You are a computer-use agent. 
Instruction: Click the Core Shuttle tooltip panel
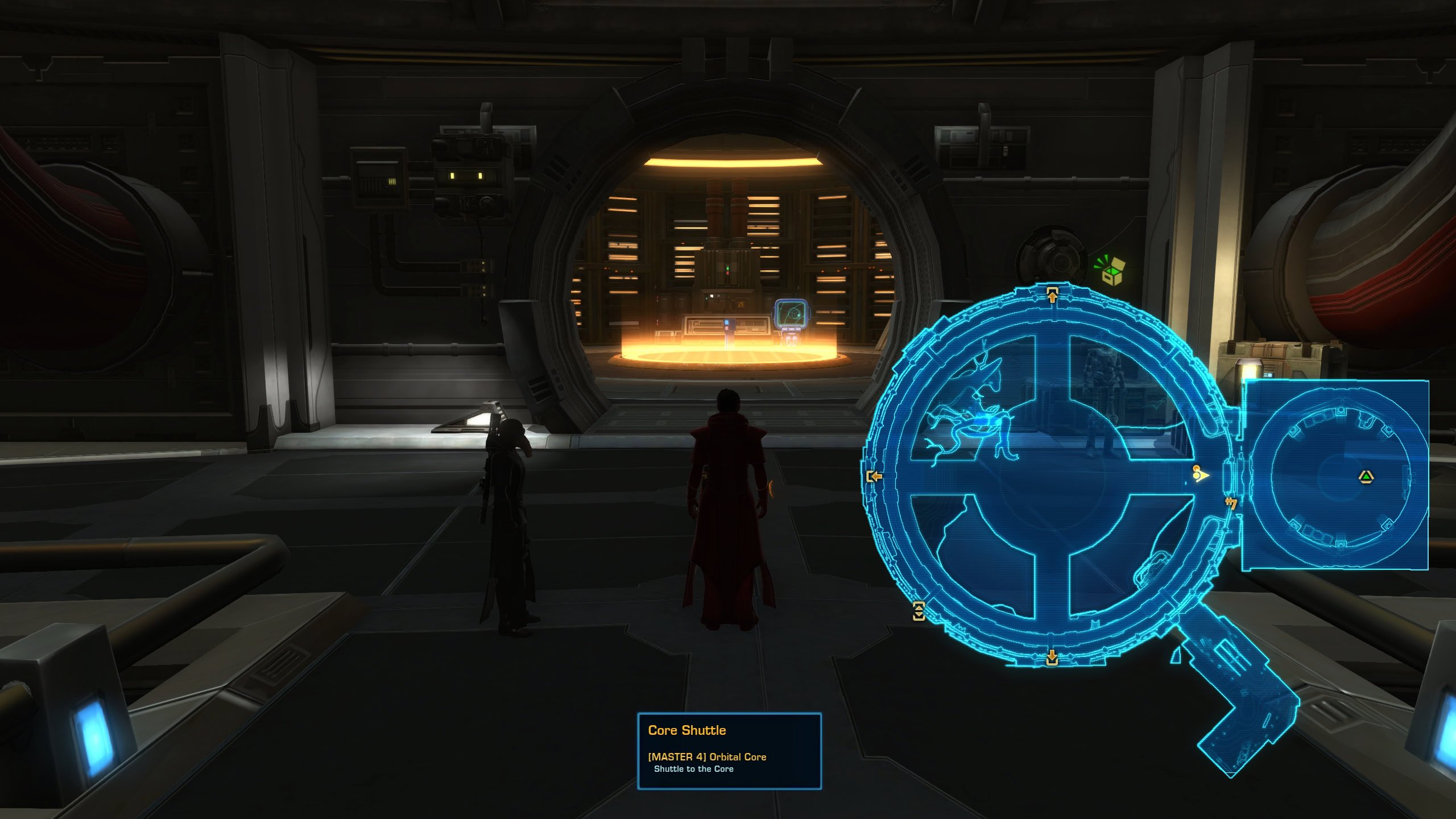pos(729,750)
